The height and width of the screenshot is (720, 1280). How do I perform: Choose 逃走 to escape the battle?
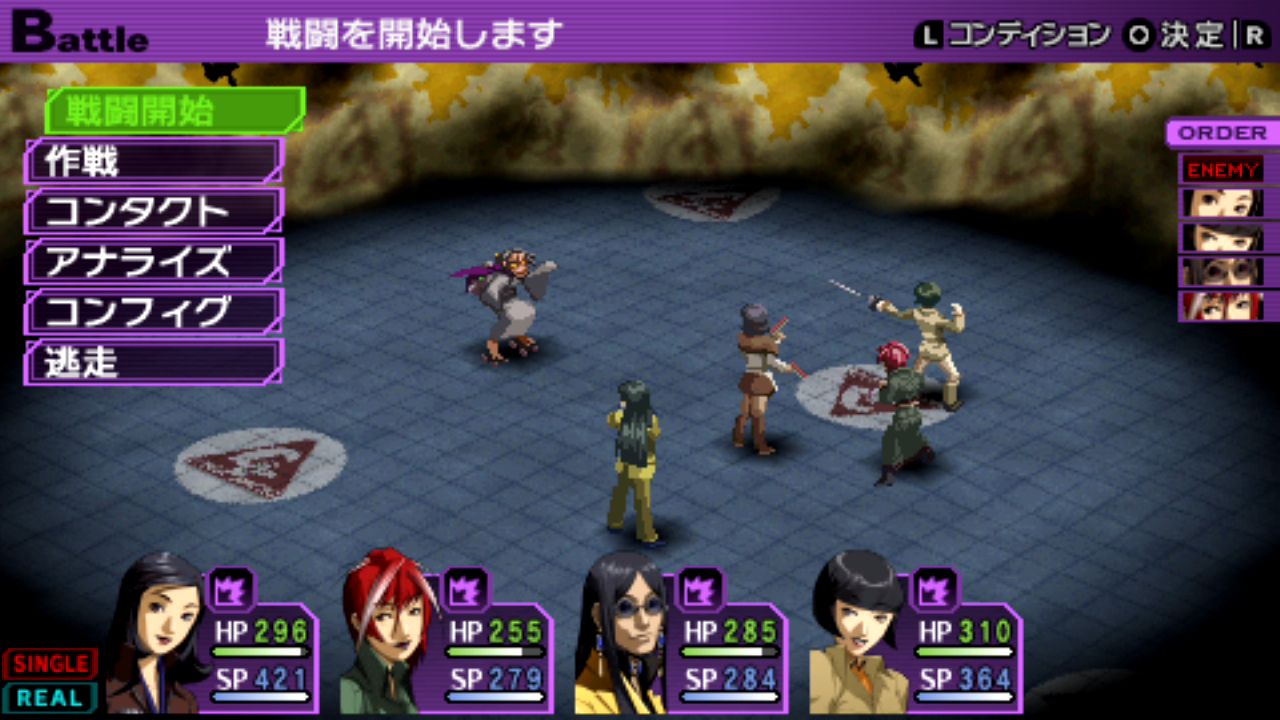tap(154, 362)
